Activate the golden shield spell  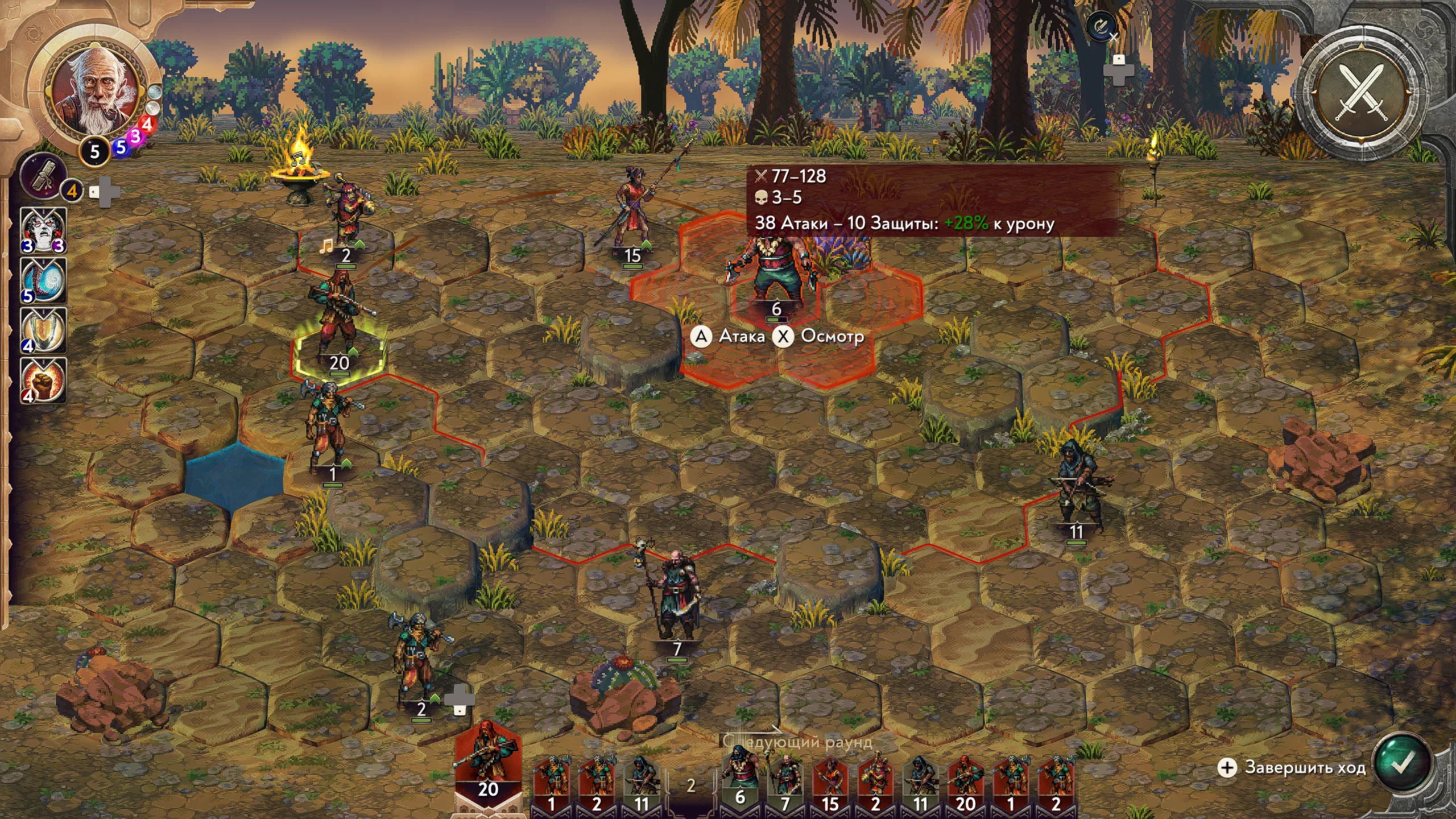pos(43,330)
